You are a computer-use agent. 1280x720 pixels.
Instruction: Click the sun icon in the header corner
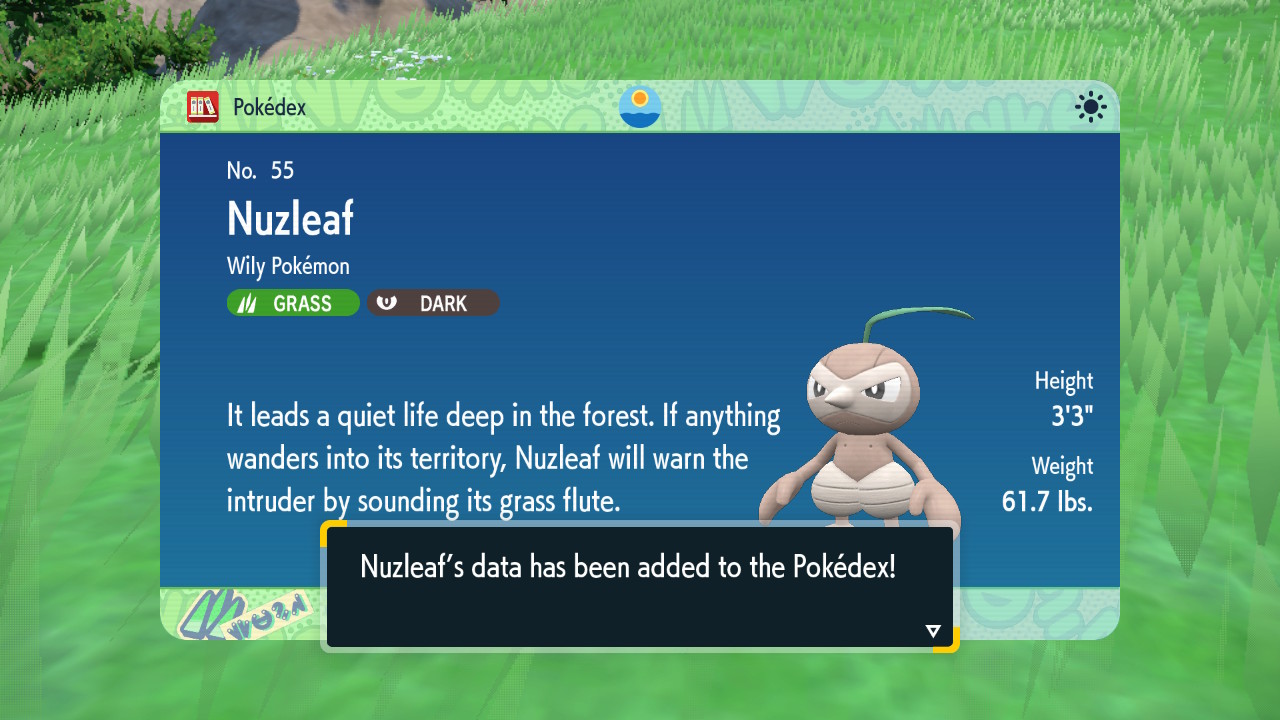[1090, 107]
